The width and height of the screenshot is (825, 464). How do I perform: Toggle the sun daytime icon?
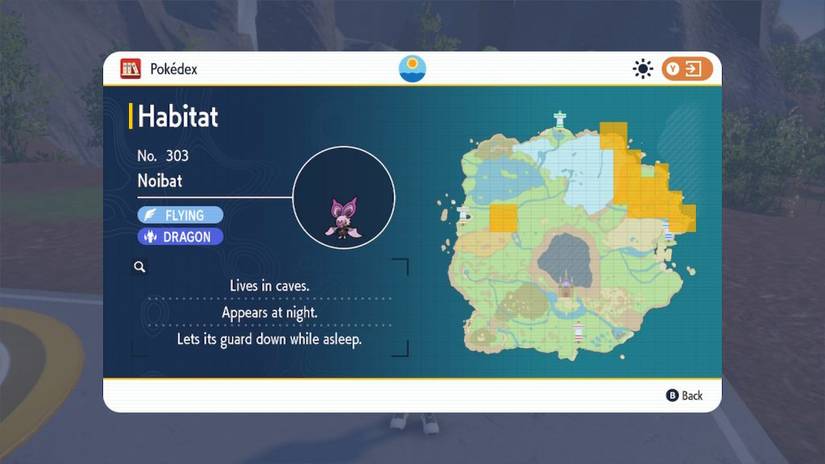pyautogui.click(x=642, y=68)
